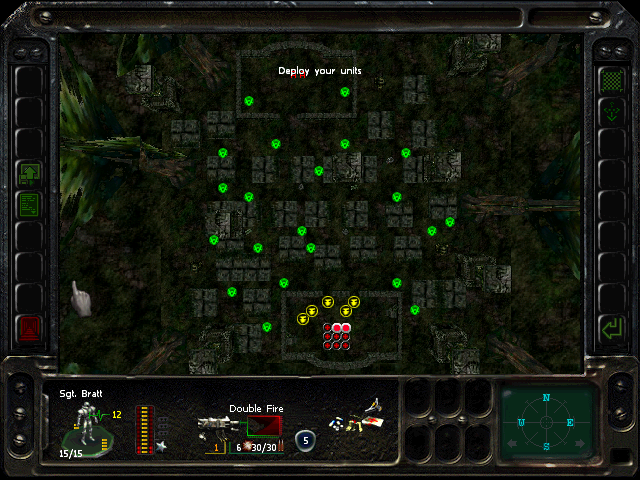Click the red icon button

click(x=29, y=326)
